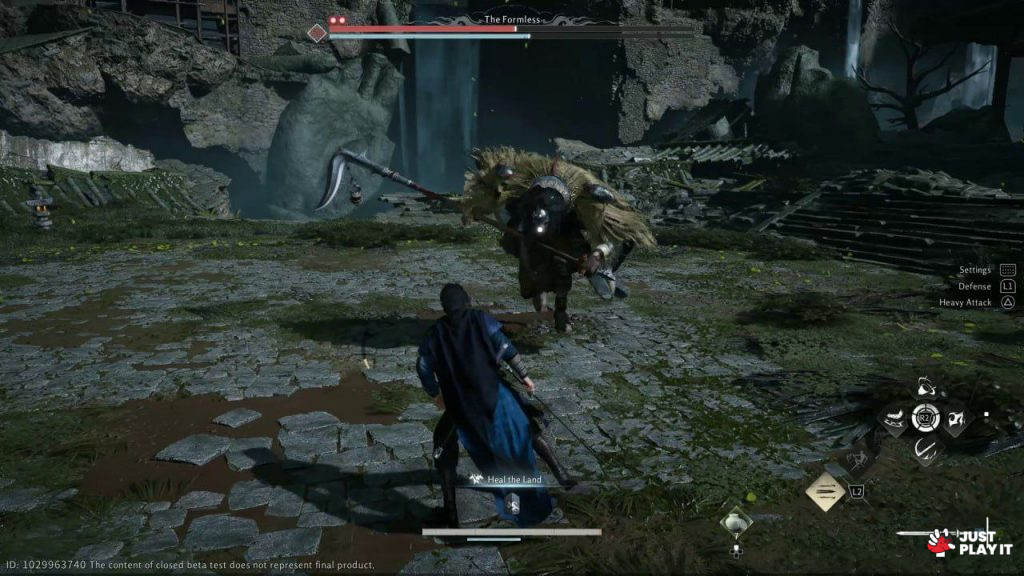Use the healing jar item slot

pyautogui.click(x=737, y=523)
